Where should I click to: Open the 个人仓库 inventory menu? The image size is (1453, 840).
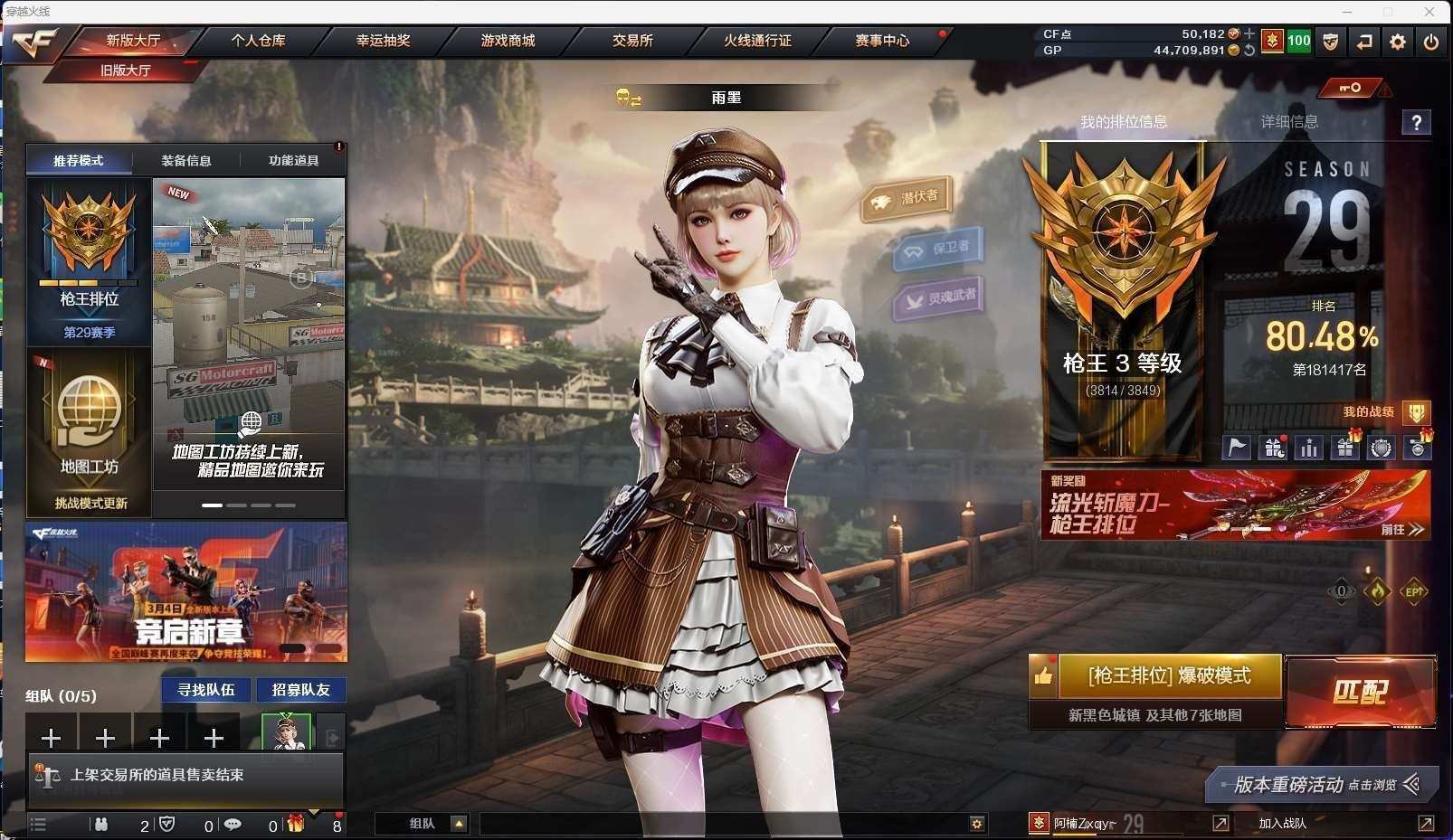coord(258,41)
